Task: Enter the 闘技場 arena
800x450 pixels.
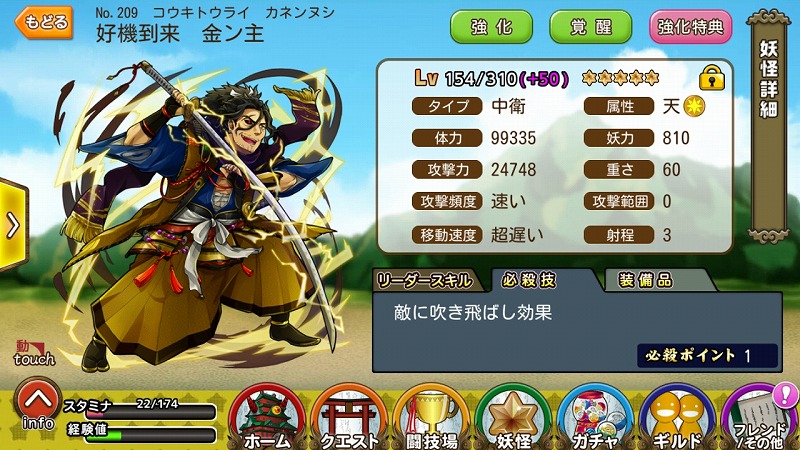Action: [432, 417]
